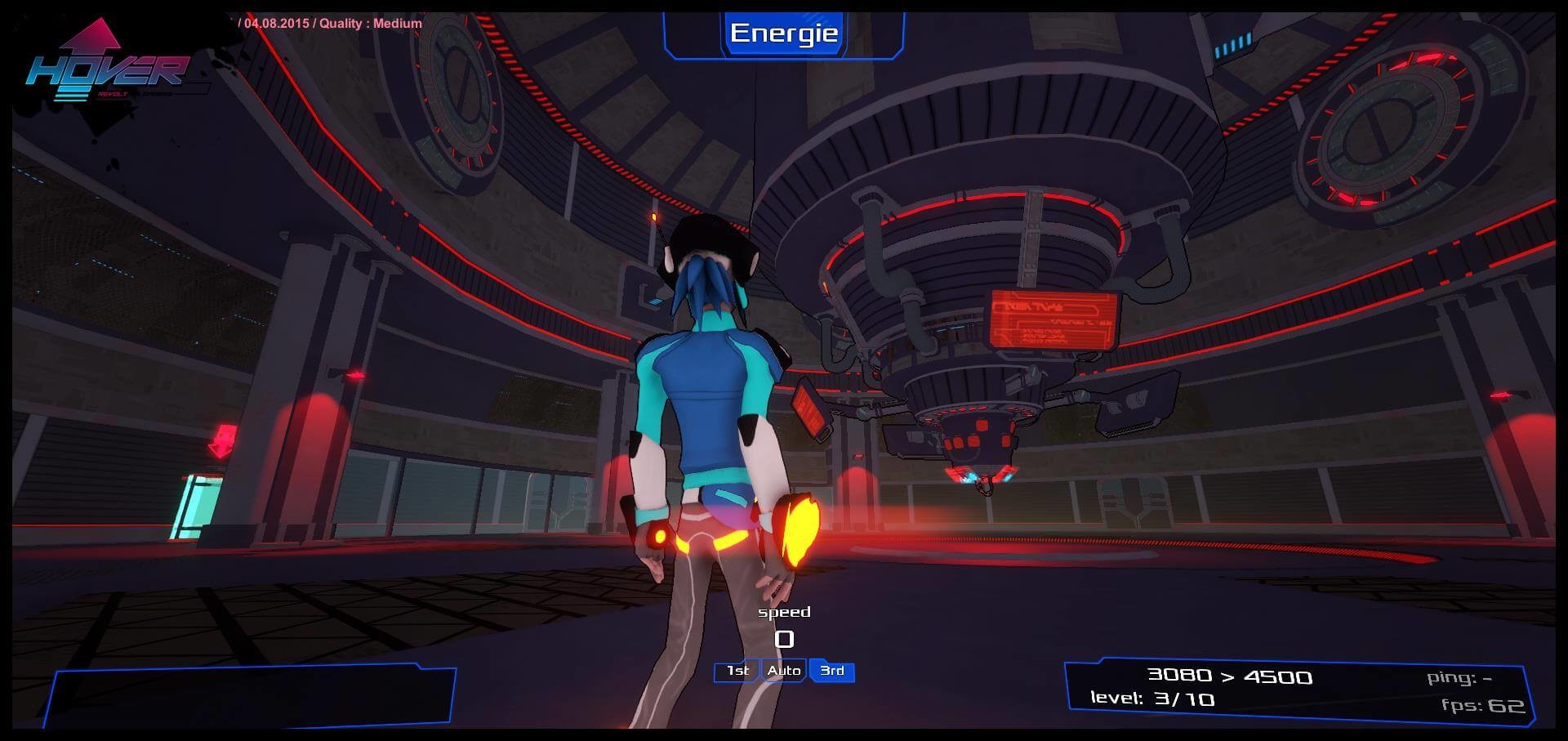
Task: Click the speed value display
Action: (786, 640)
